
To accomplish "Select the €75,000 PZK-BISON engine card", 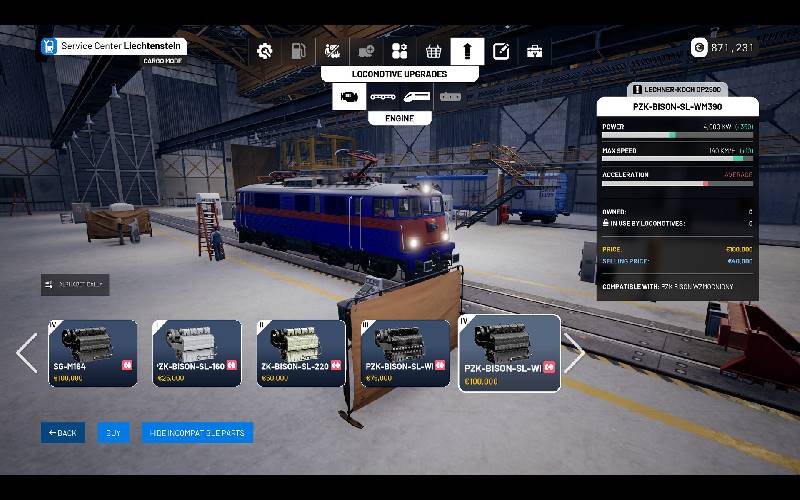I will tap(405, 353).
